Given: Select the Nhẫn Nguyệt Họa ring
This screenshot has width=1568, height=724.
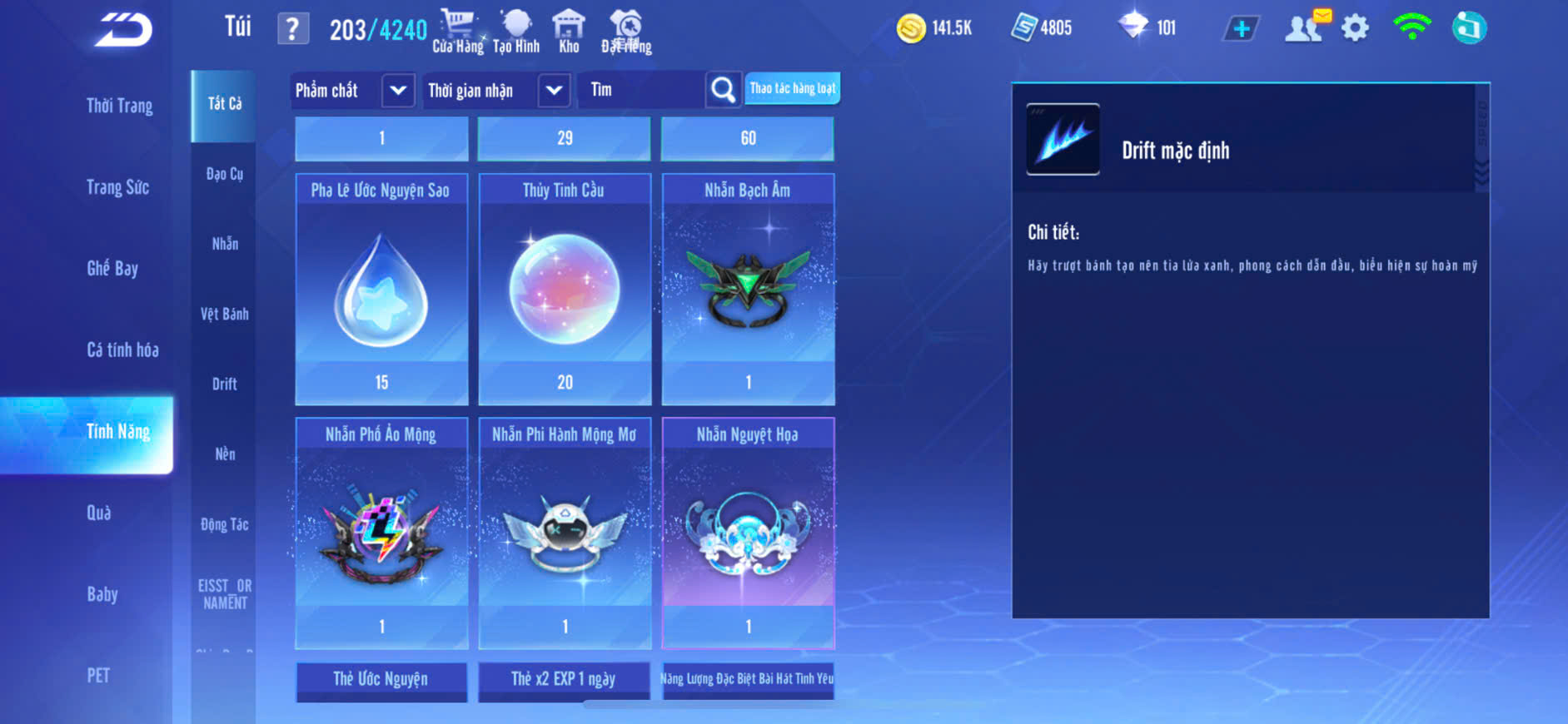Looking at the screenshot, I should [x=748, y=533].
